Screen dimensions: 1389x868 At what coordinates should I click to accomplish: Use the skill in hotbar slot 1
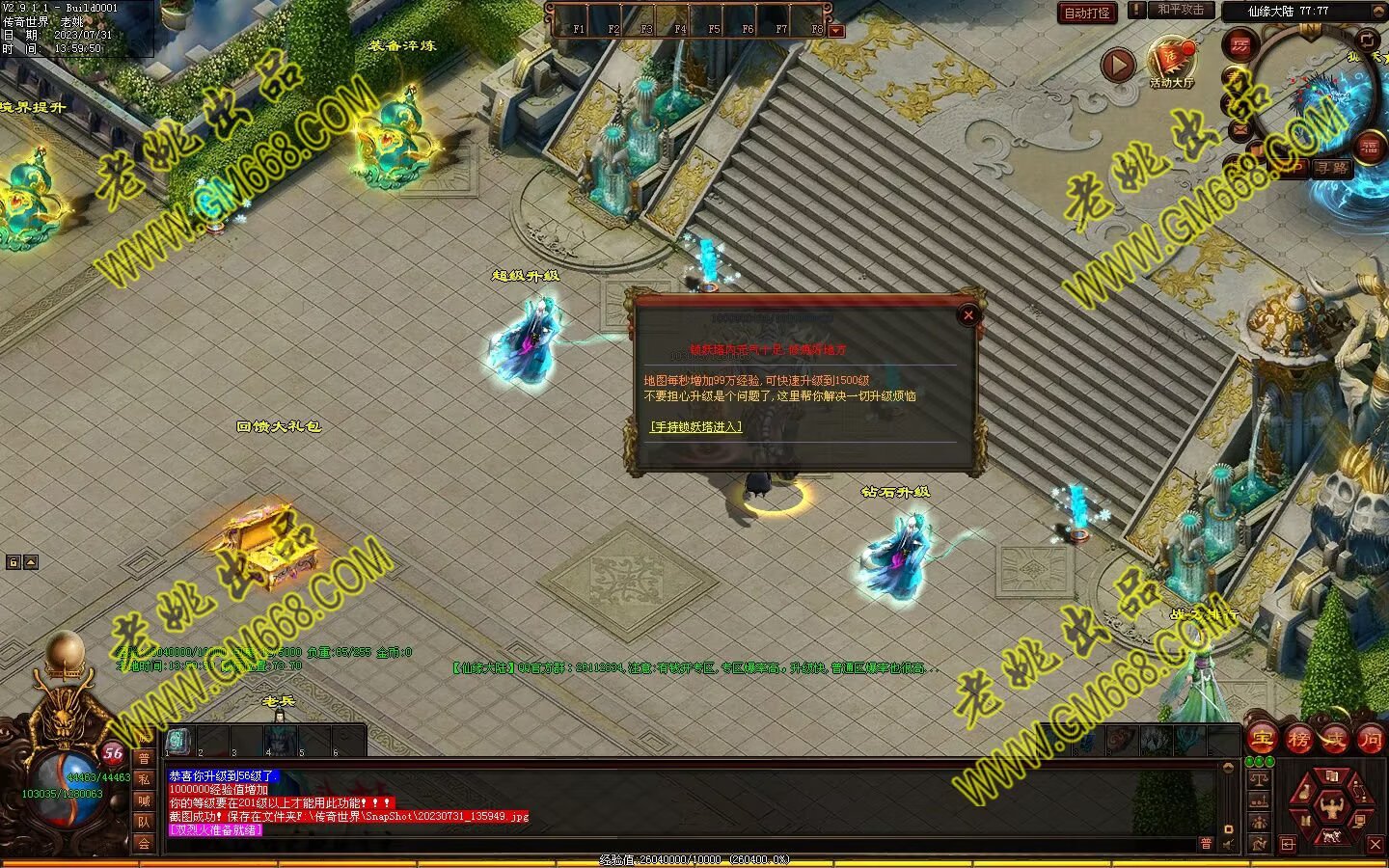pyautogui.click(x=179, y=741)
